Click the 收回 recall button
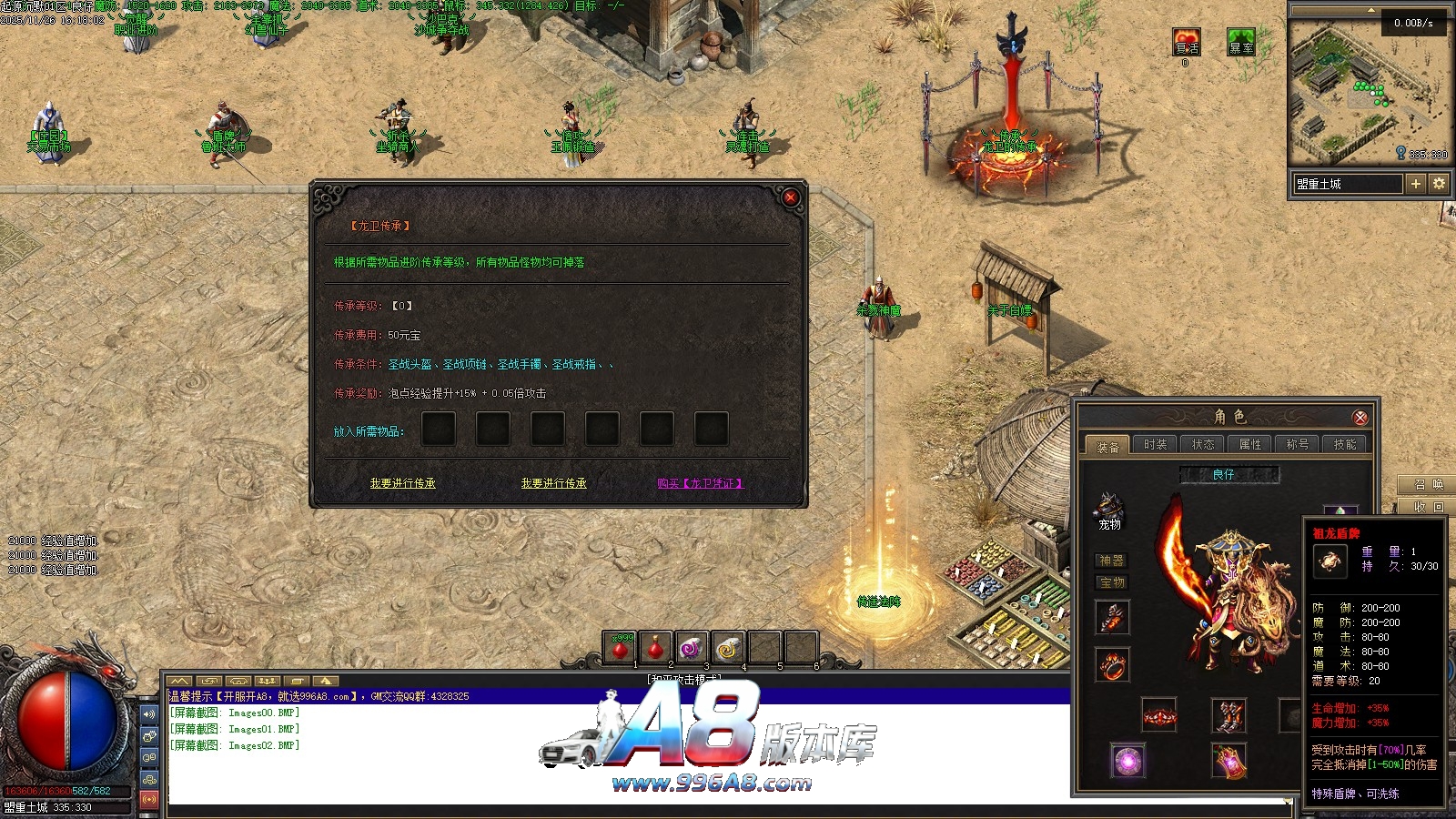This screenshot has height=819, width=1456. point(1428,507)
